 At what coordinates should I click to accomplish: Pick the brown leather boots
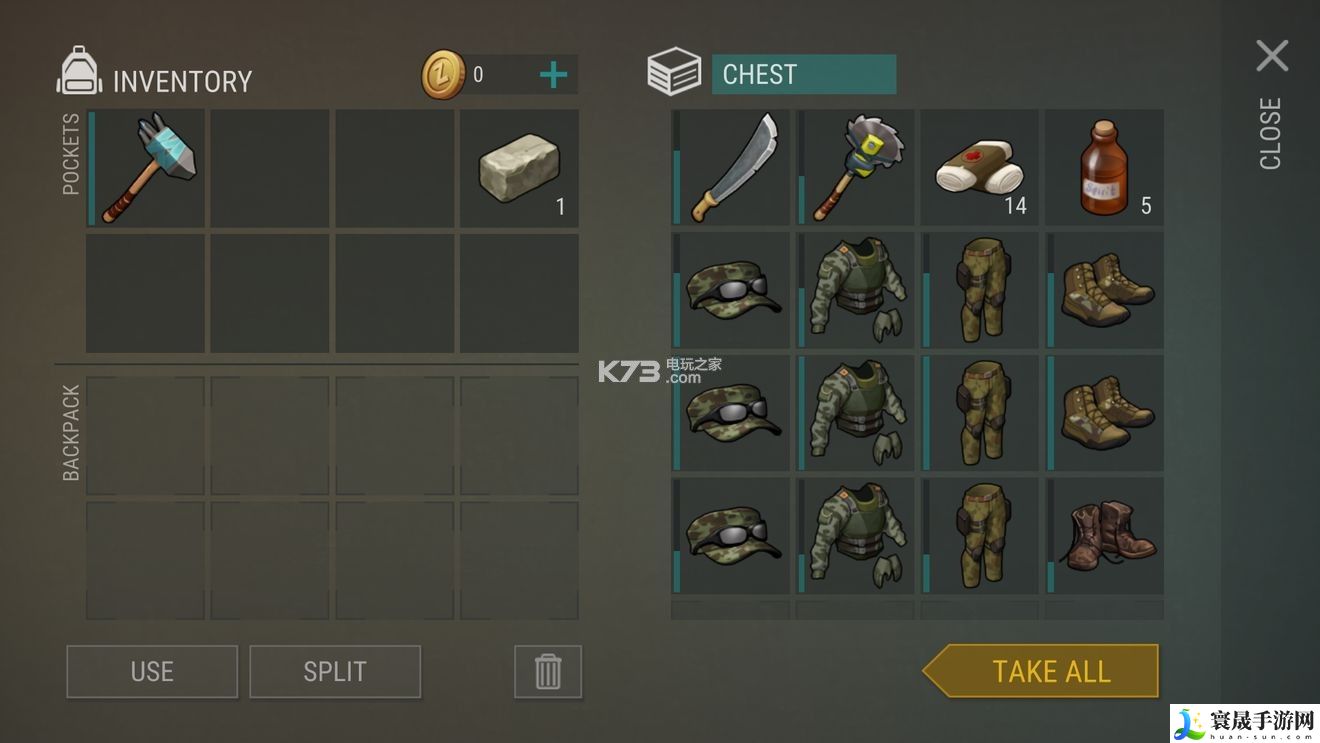tap(1105, 537)
